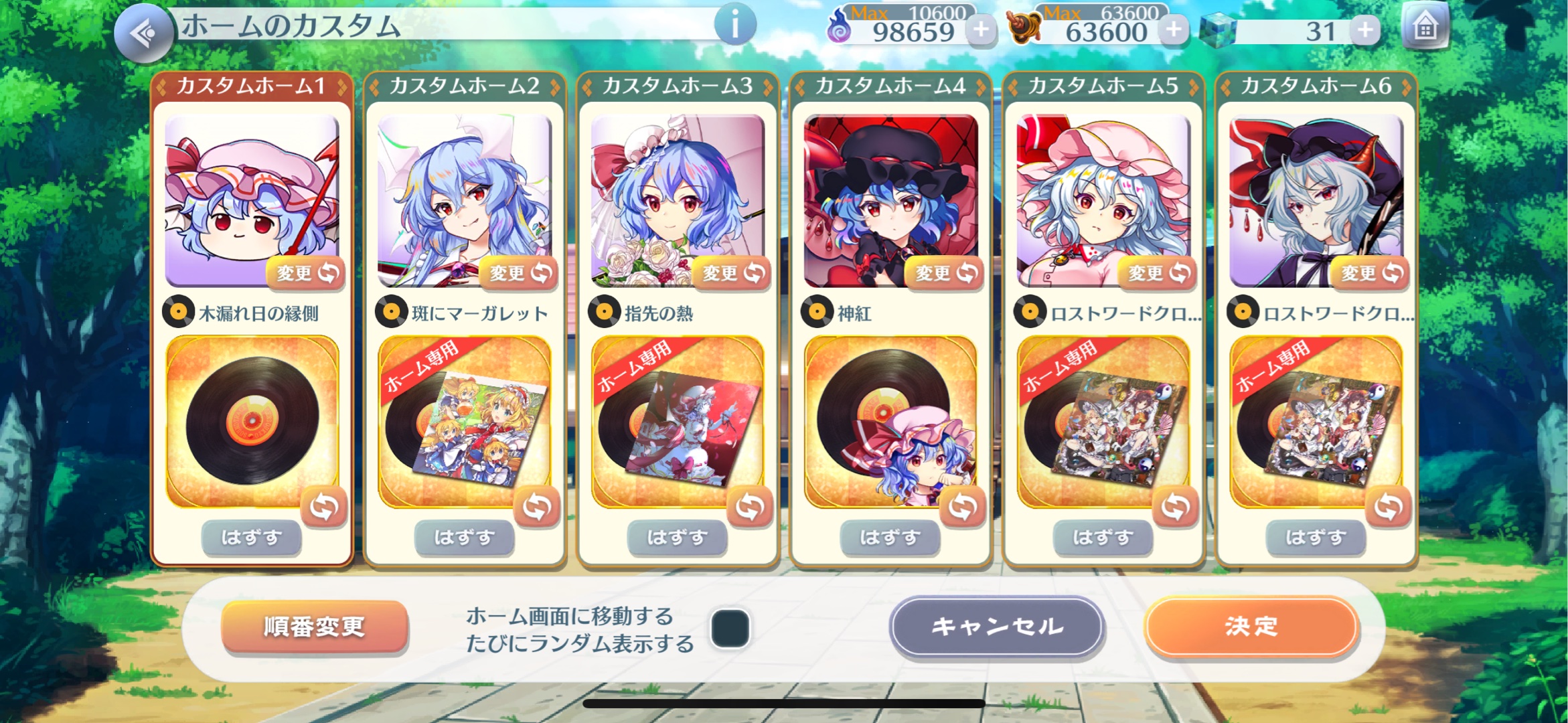Return to home via the house icon

[1425, 29]
